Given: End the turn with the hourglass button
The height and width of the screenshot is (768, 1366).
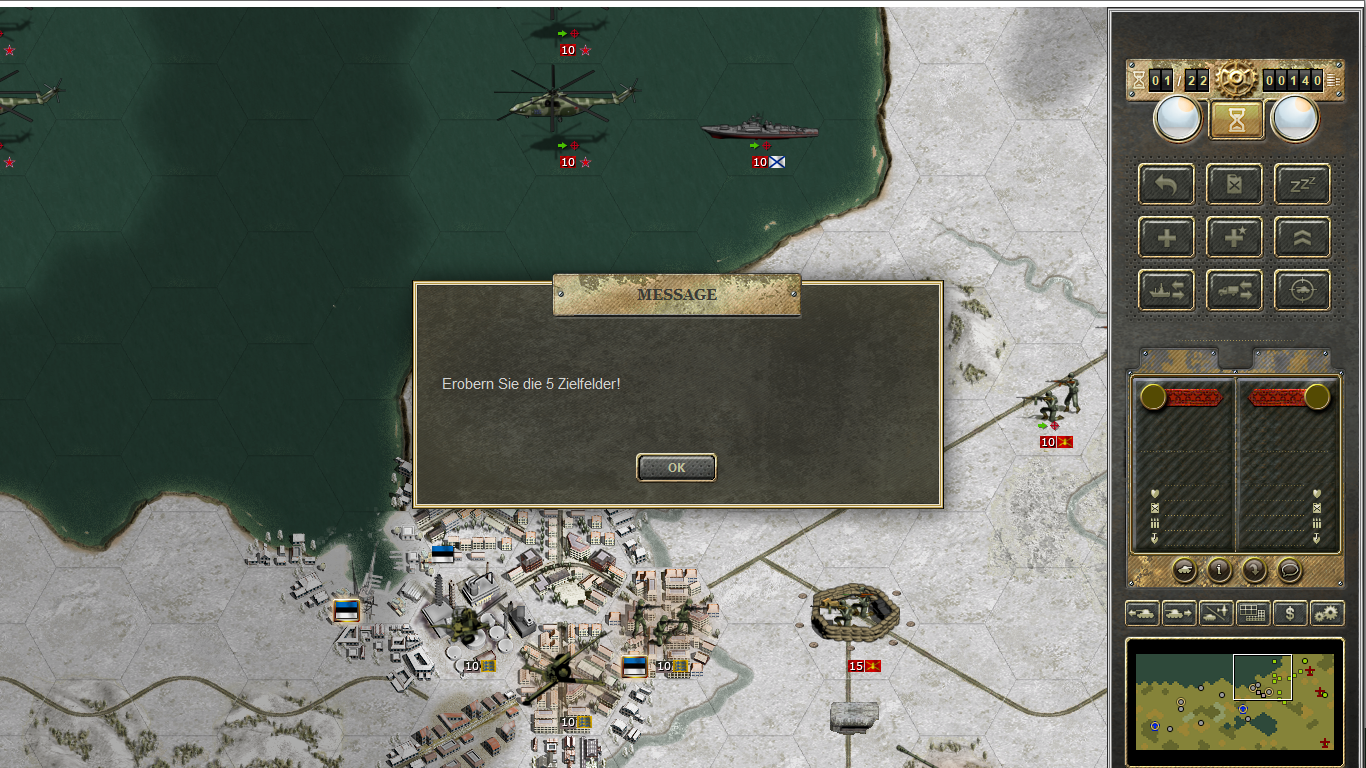Looking at the screenshot, I should tap(1236, 120).
